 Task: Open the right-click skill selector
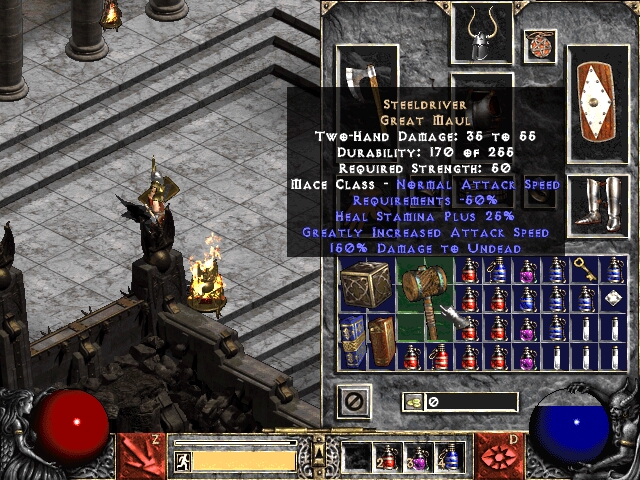498,453
